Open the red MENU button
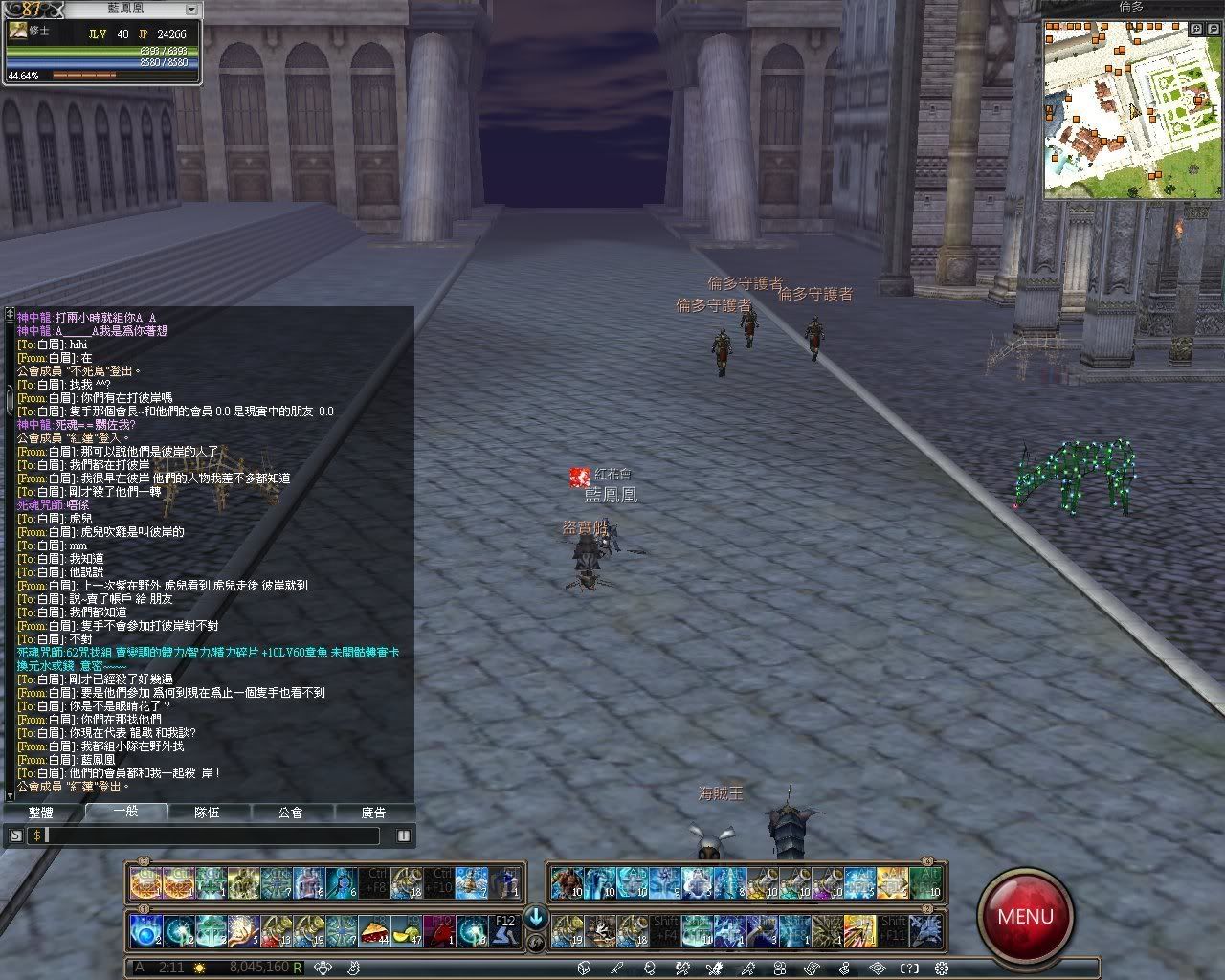 (x=1025, y=916)
